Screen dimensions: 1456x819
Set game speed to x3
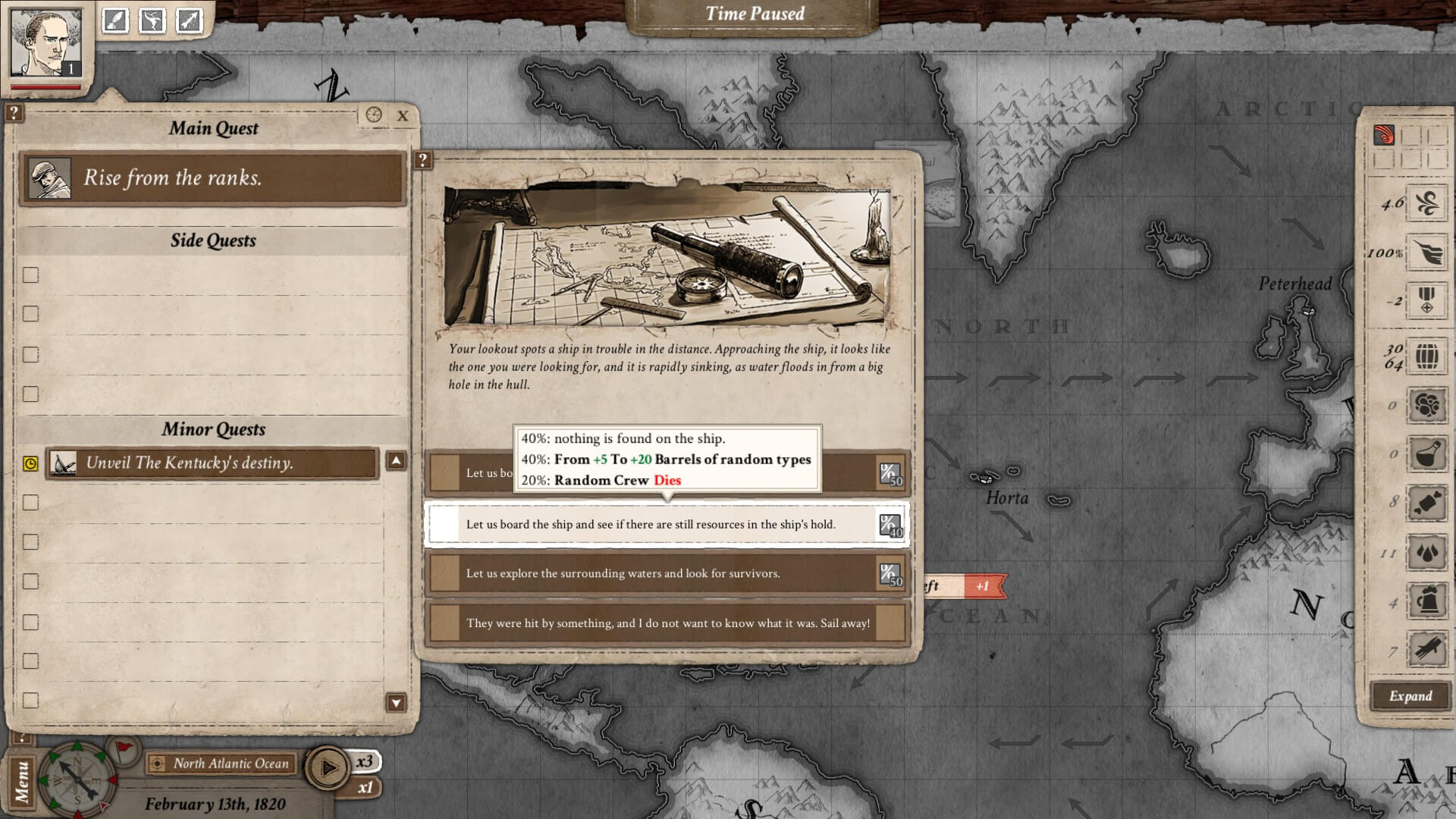coord(366,761)
